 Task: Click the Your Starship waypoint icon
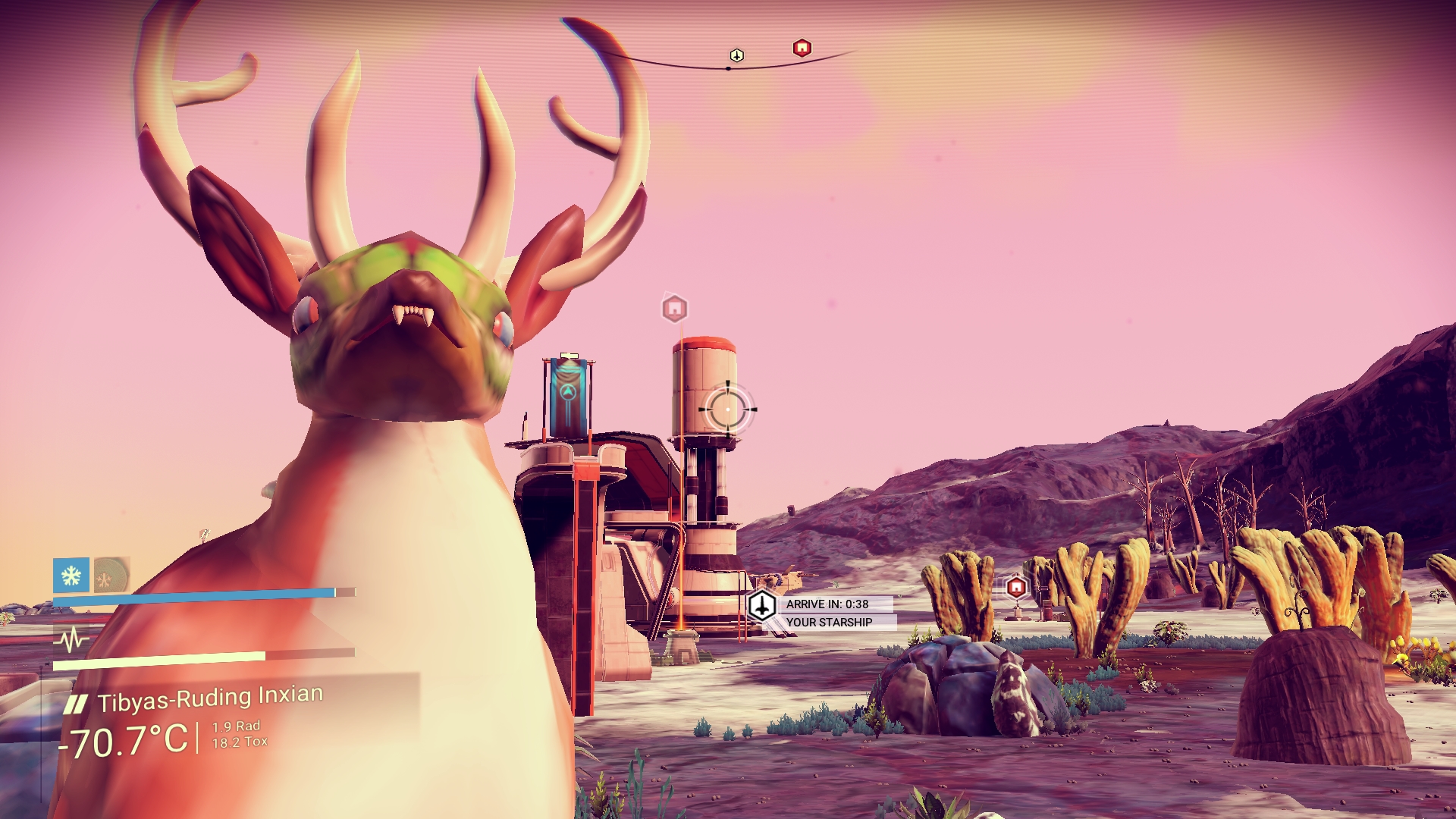(x=761, y=606)
